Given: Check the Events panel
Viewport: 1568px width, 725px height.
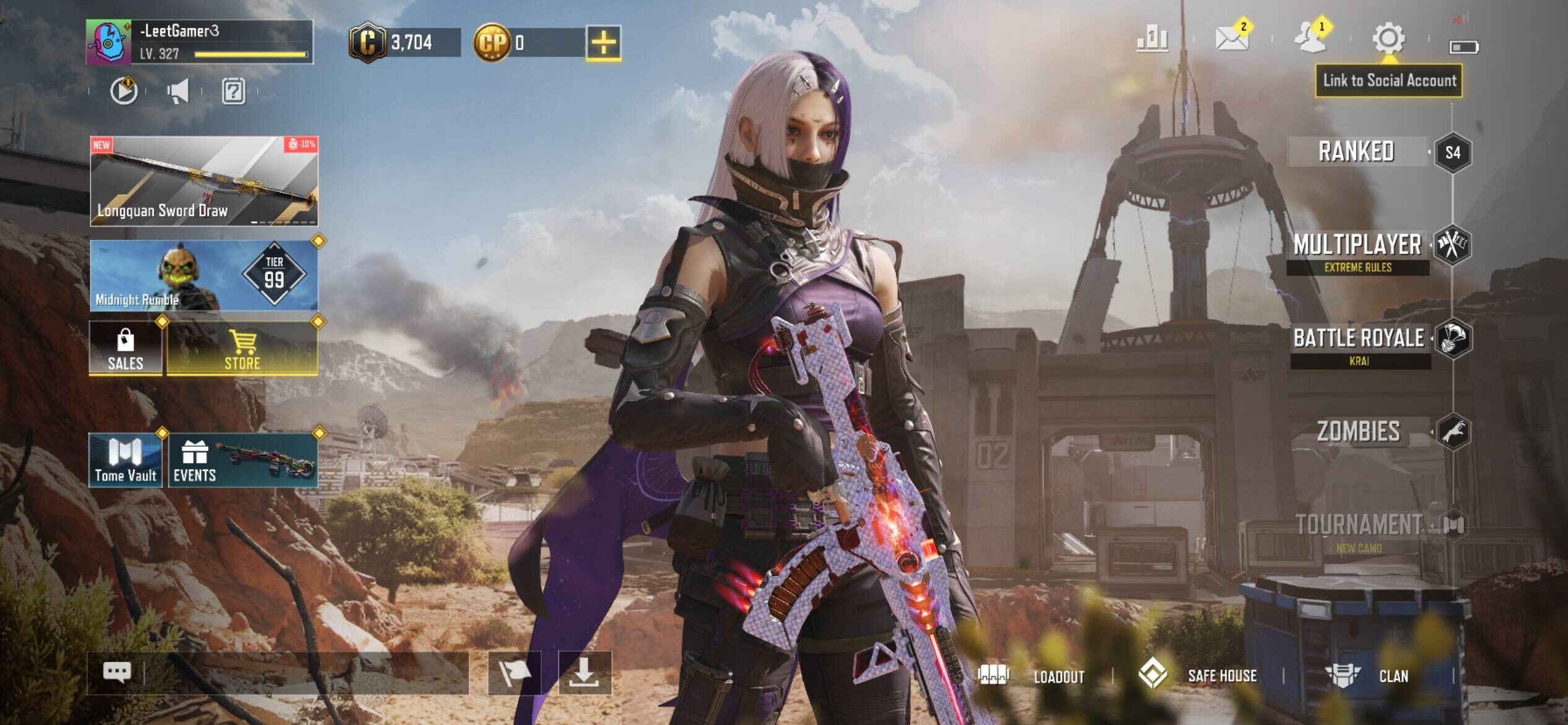Looking at the screenshot, I should (x=243, y=460).
